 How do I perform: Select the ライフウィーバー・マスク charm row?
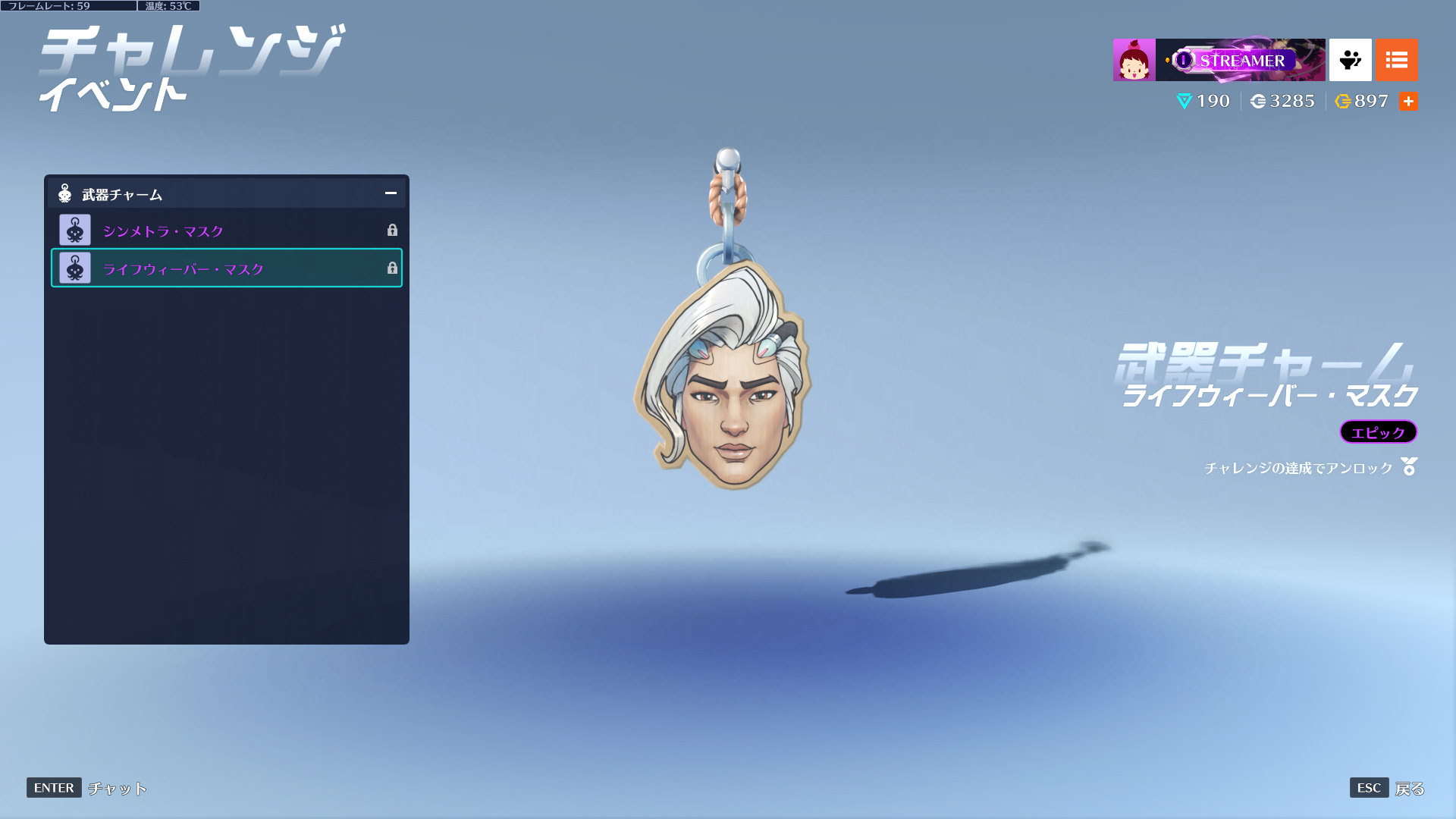coord(226,268)
